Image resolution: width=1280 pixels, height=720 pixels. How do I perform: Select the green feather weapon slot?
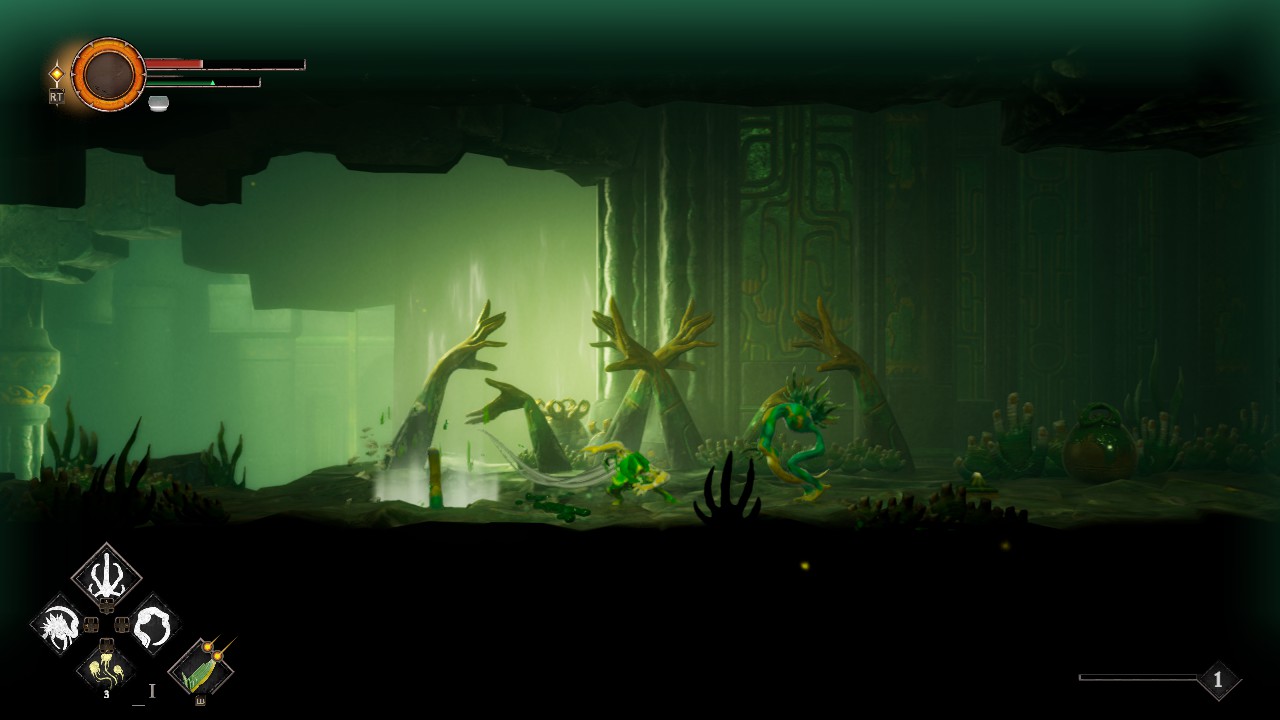point(201,668)
